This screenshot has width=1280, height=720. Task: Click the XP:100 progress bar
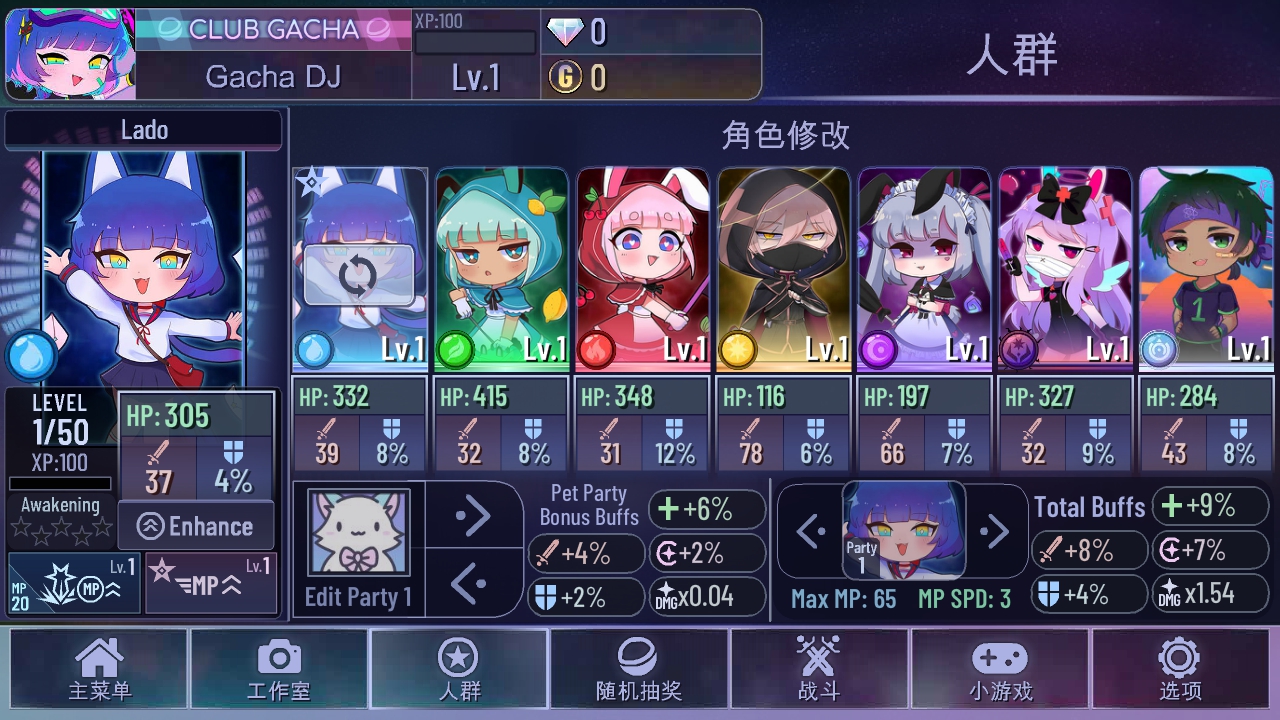point(476,42)
